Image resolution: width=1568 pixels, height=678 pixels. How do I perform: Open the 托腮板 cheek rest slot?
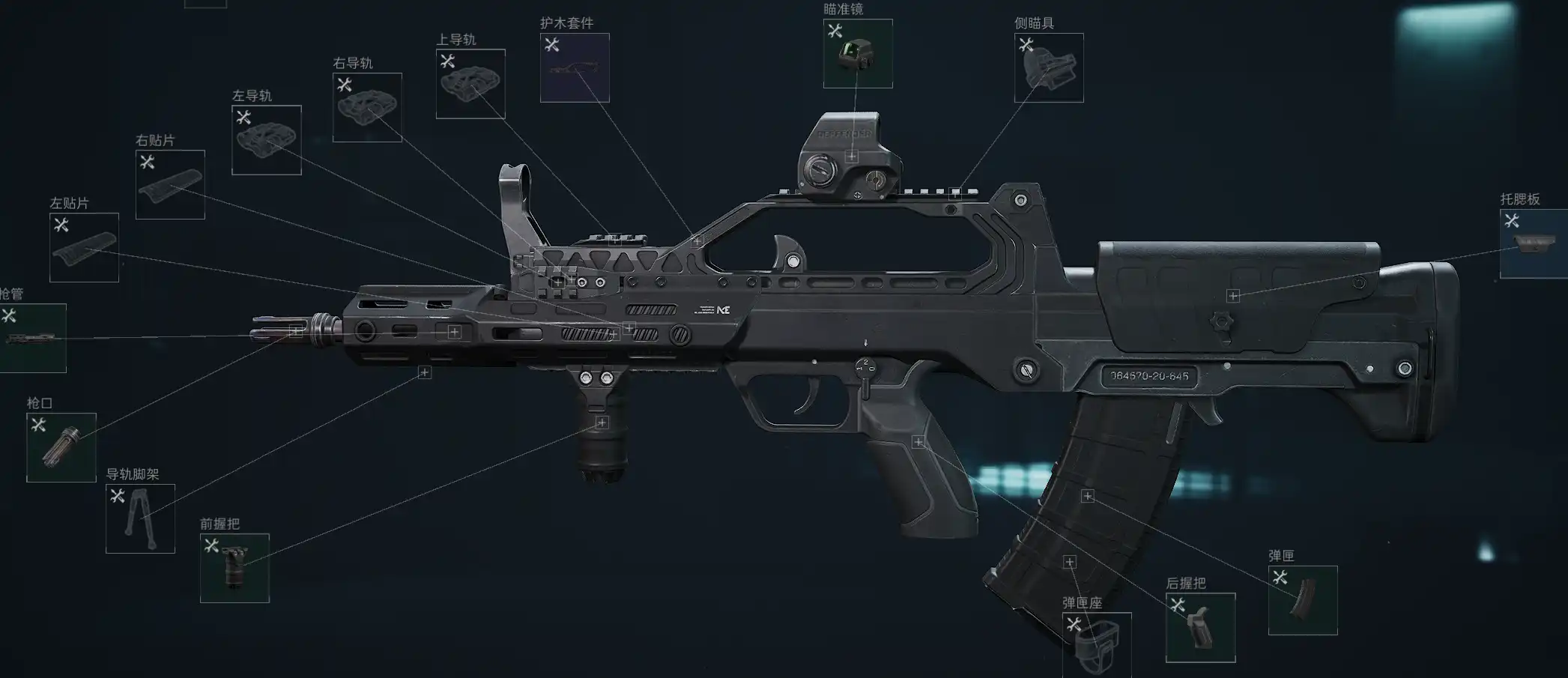coord(1534,244)
